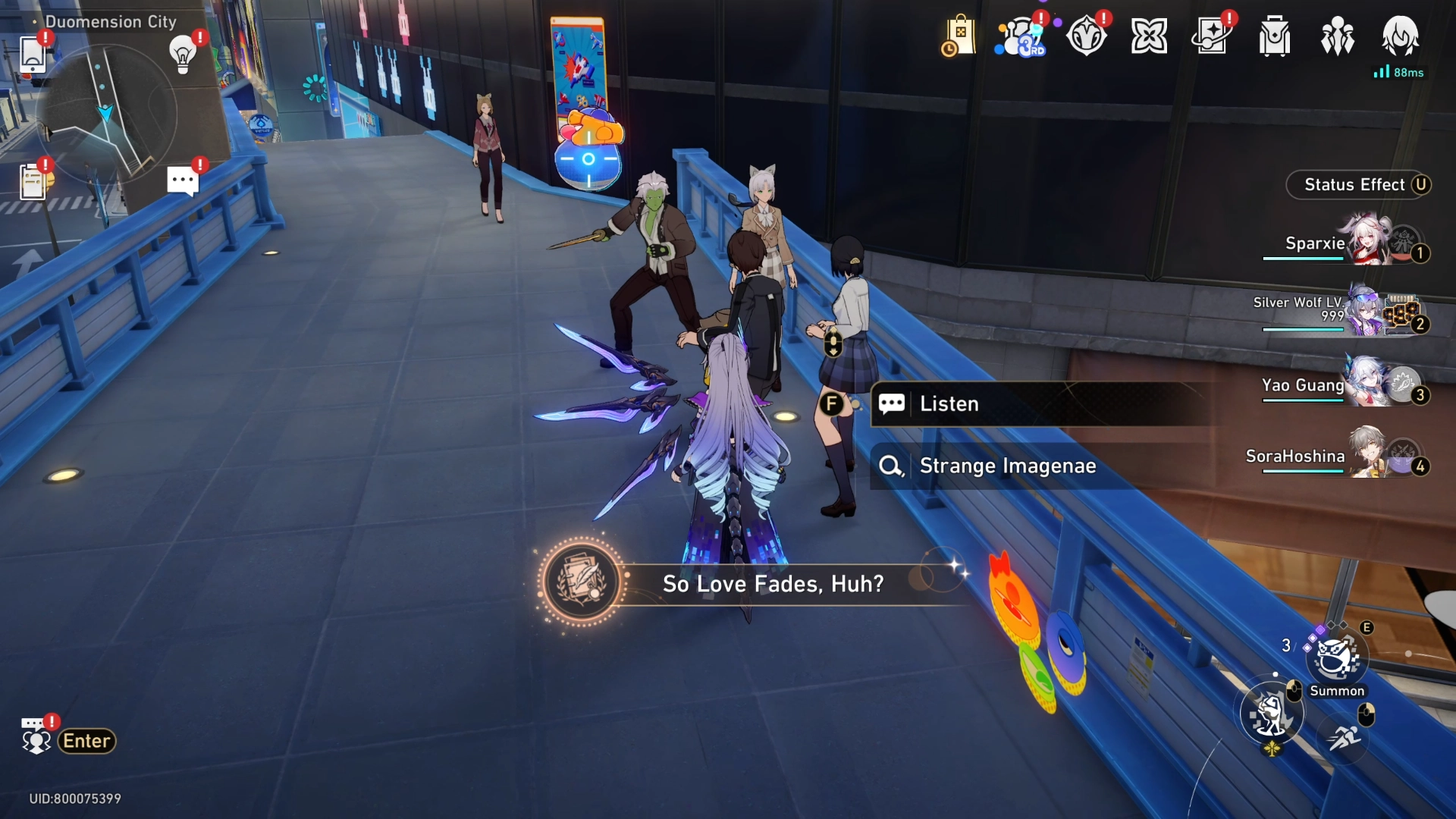Open the backpack inventory icon
This screenshot has width=1456, height=819.
coord(1274,36)
